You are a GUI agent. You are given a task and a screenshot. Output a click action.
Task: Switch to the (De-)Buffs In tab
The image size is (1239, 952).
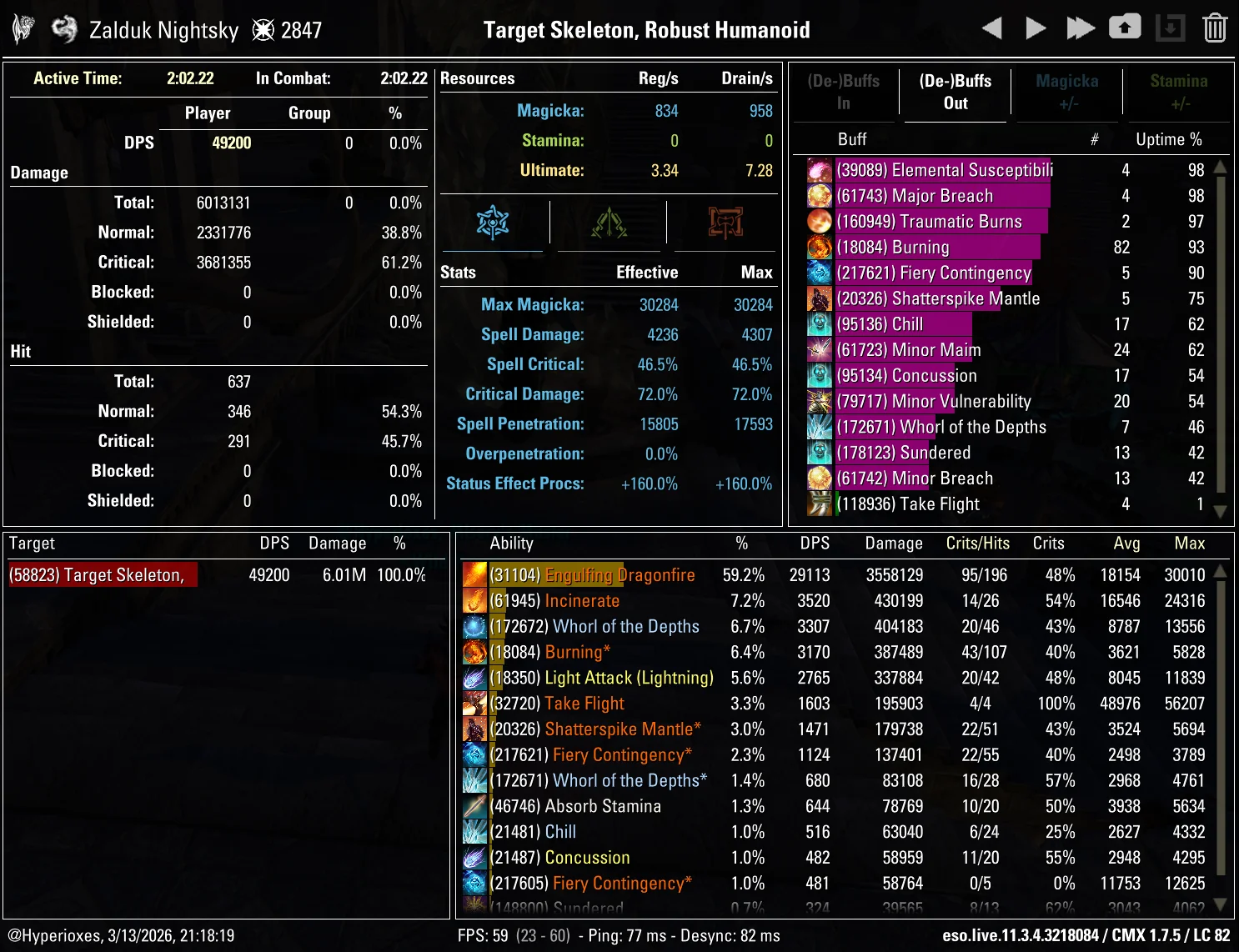[x=843, y=92]
